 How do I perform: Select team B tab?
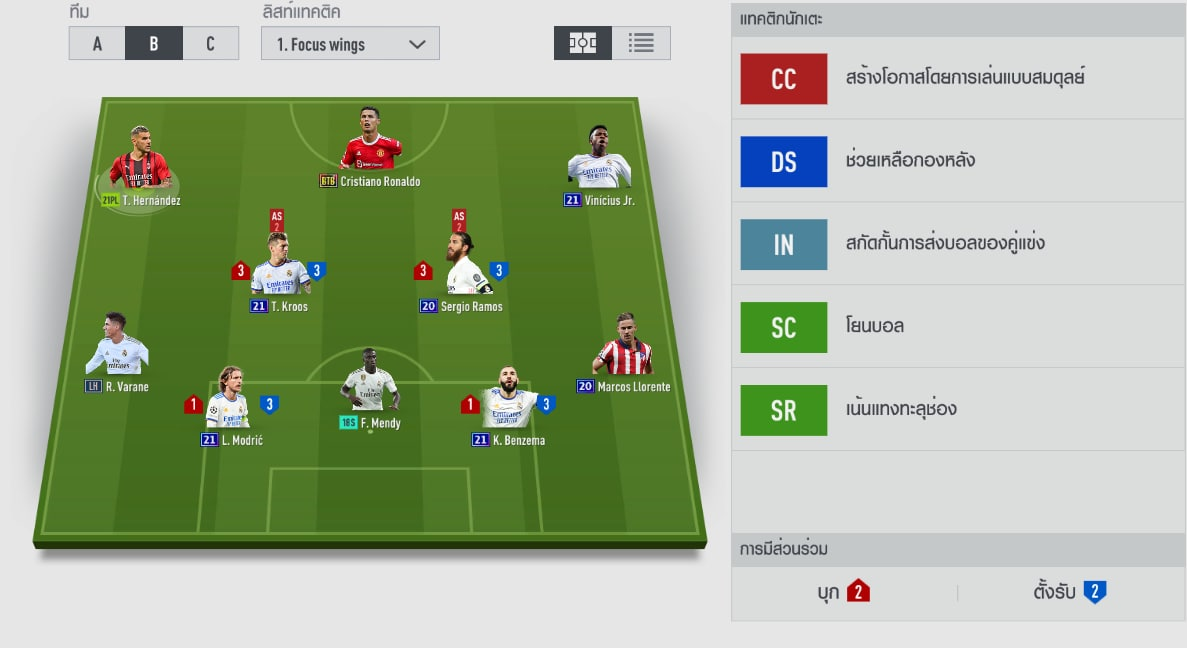[x=153, y=44]
